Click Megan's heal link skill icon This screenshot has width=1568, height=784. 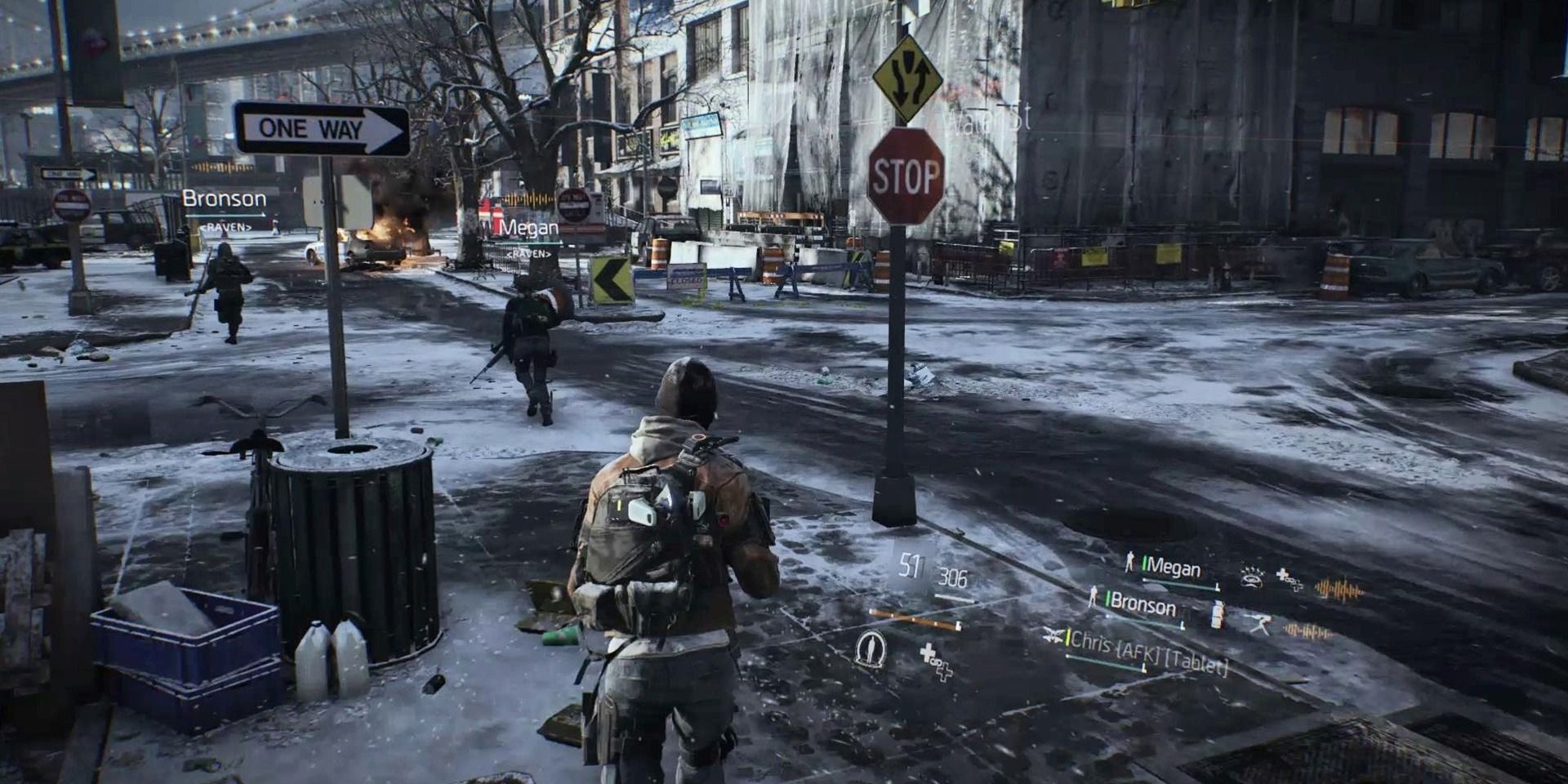click(1289, 579)
